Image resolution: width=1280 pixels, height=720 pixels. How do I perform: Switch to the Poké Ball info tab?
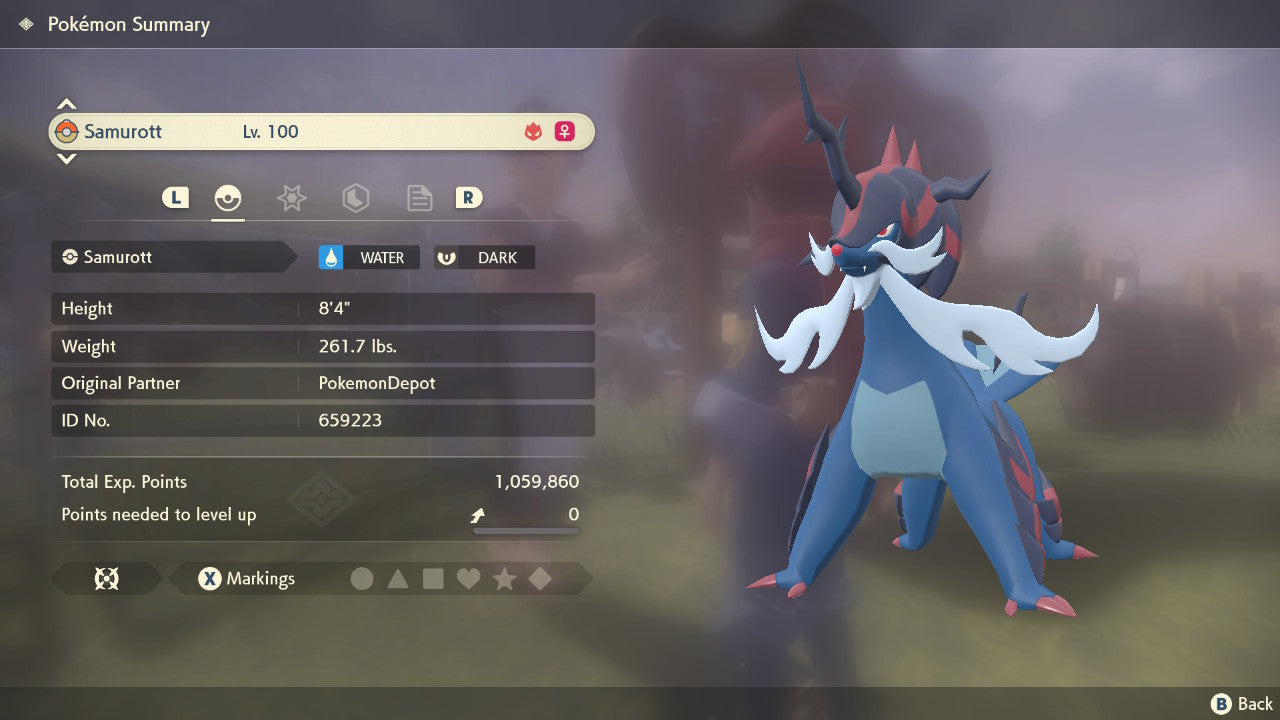coord(228,198)
